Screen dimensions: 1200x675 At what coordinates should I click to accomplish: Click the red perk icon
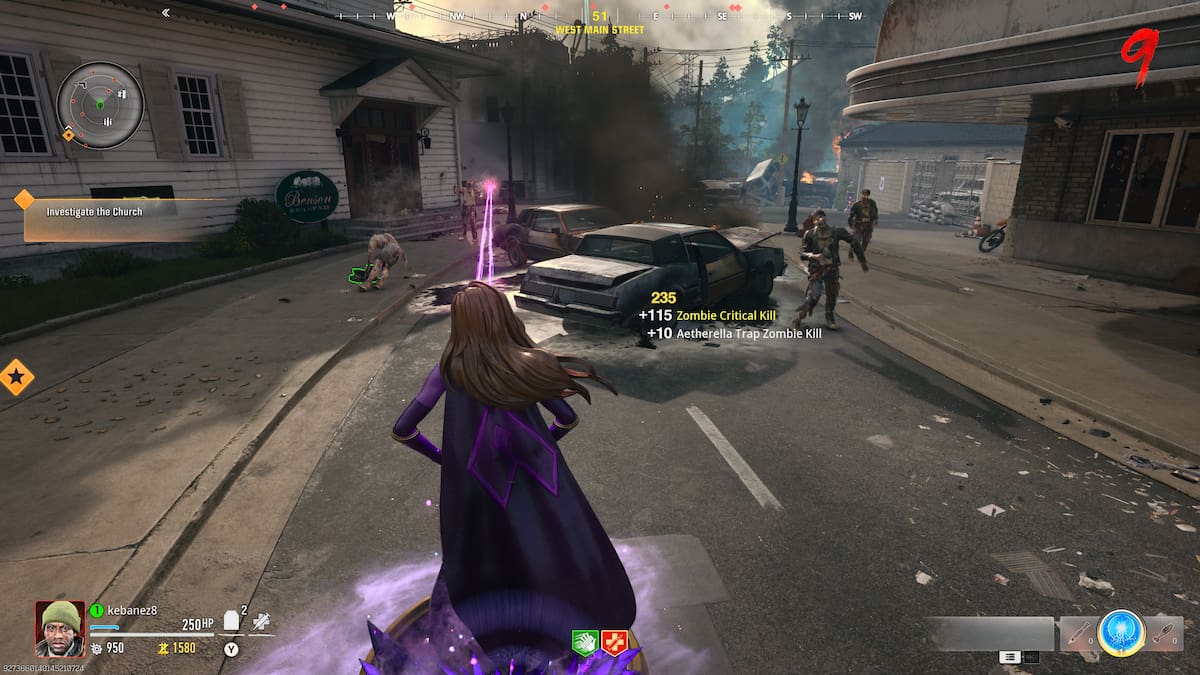point(614,642)
